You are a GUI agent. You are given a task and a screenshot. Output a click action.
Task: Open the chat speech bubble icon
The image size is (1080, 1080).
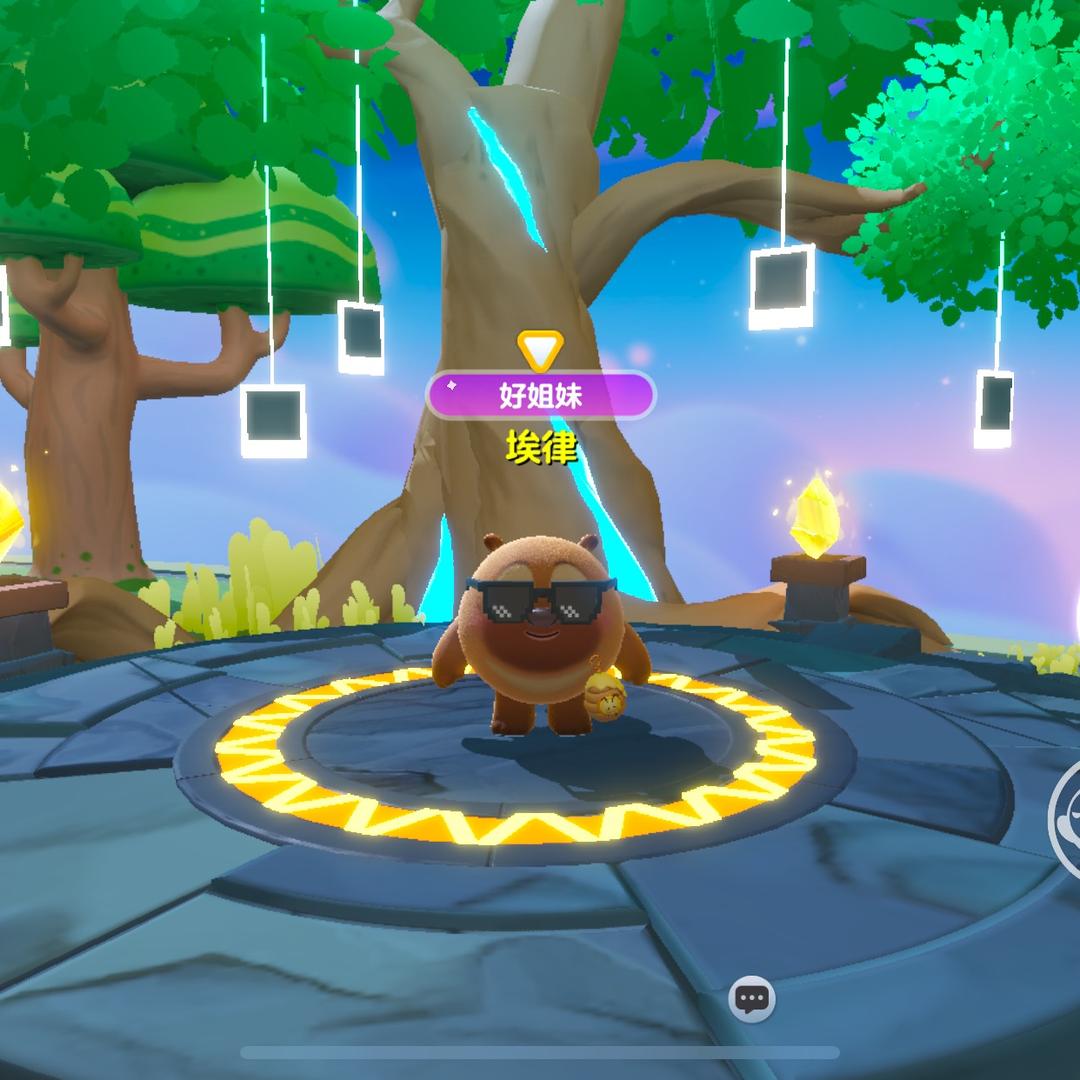tap(752, 998)
